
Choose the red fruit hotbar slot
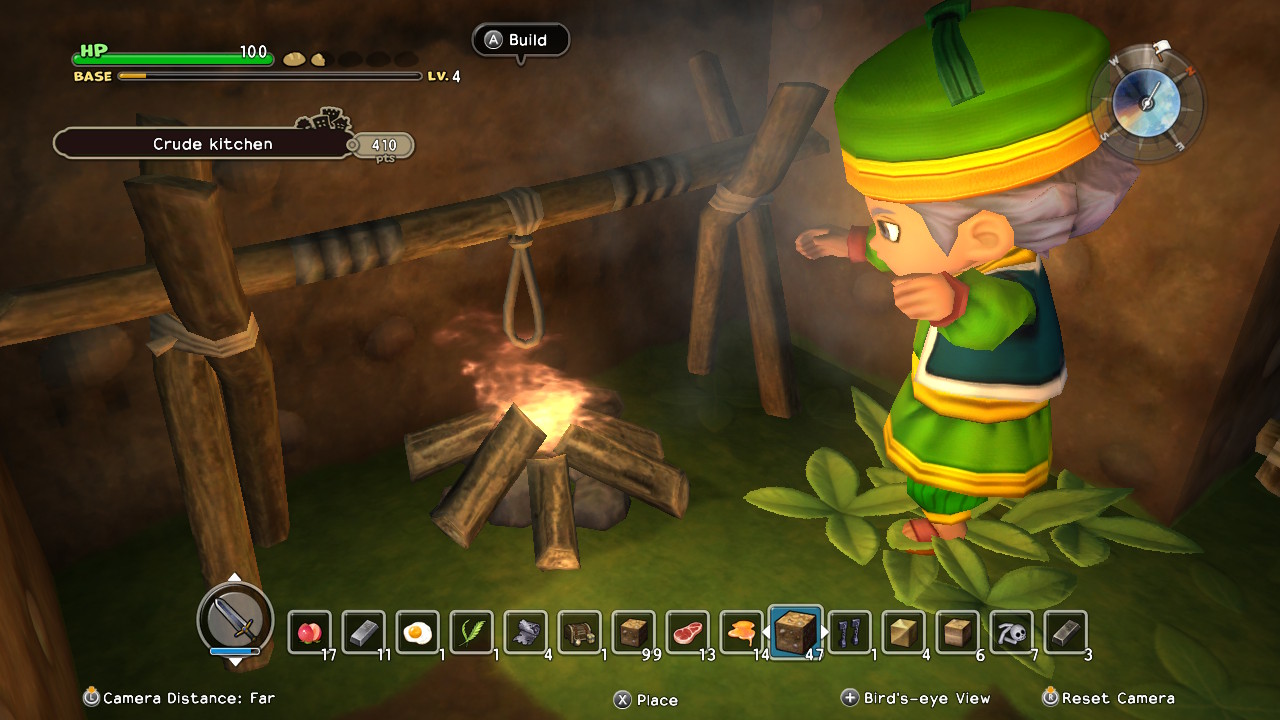pos(309,632)
